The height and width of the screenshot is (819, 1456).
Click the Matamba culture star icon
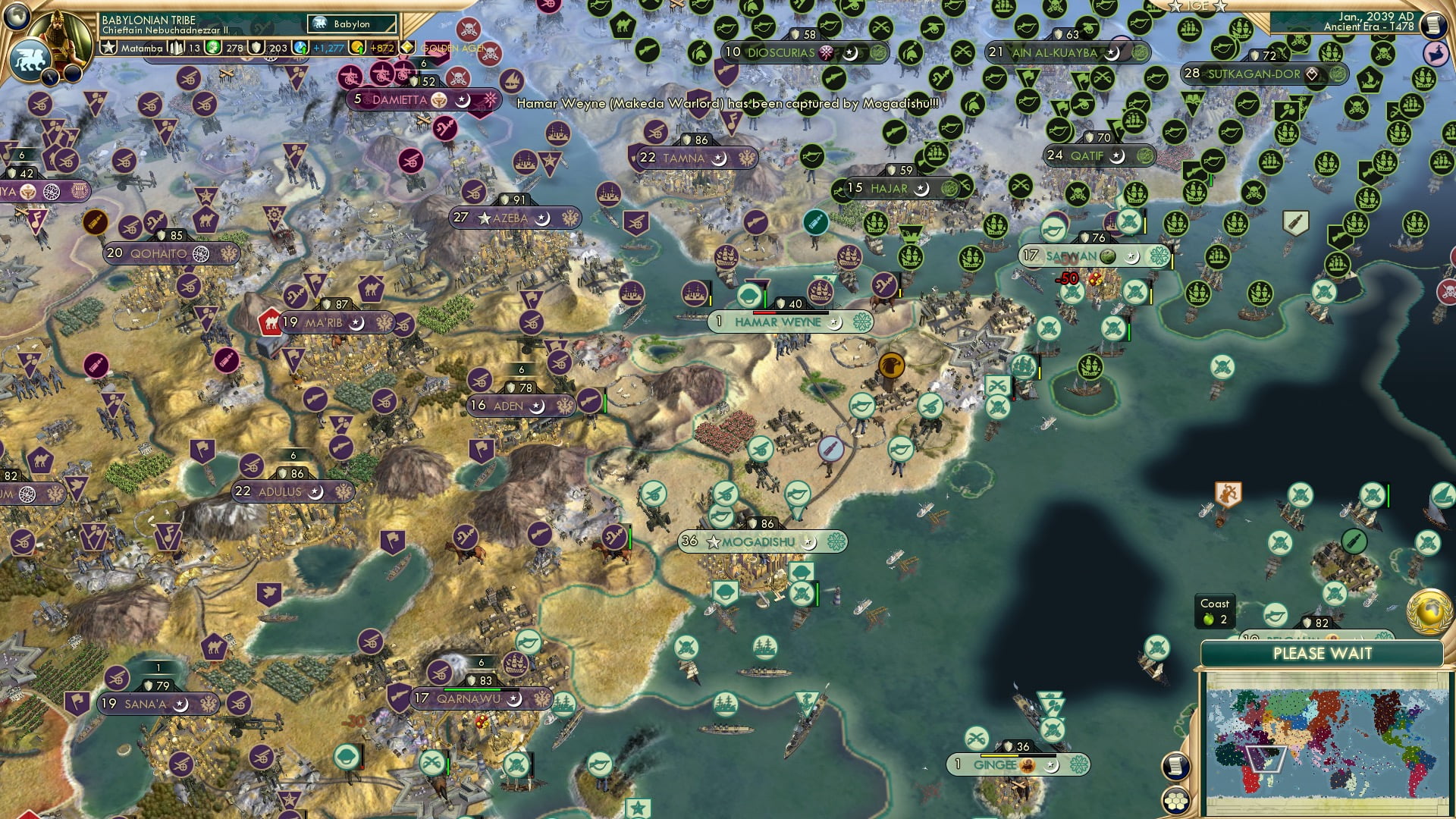(x=108, y=47)
